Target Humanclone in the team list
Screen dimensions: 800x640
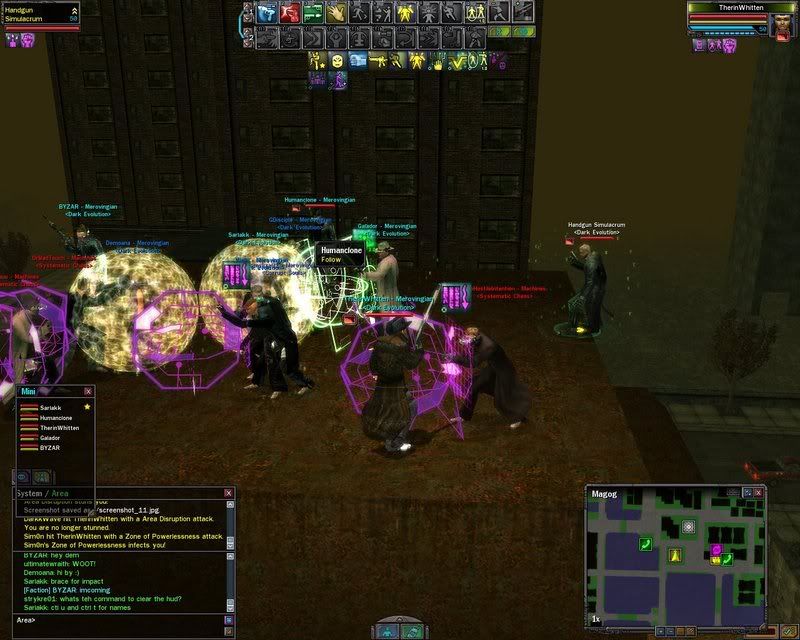click(x=56, y=418)
